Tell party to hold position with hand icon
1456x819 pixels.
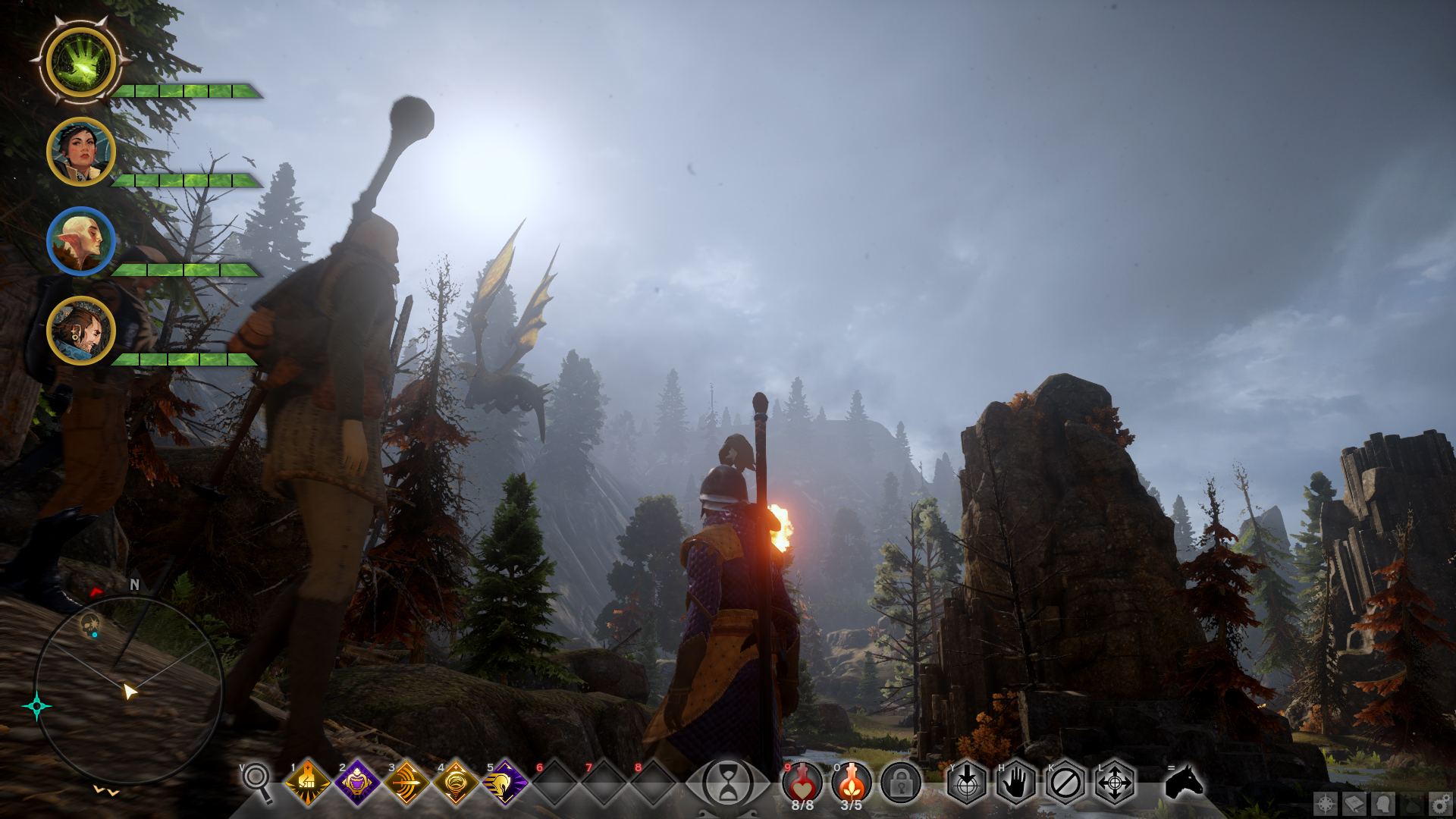(x=1016, y=783)
